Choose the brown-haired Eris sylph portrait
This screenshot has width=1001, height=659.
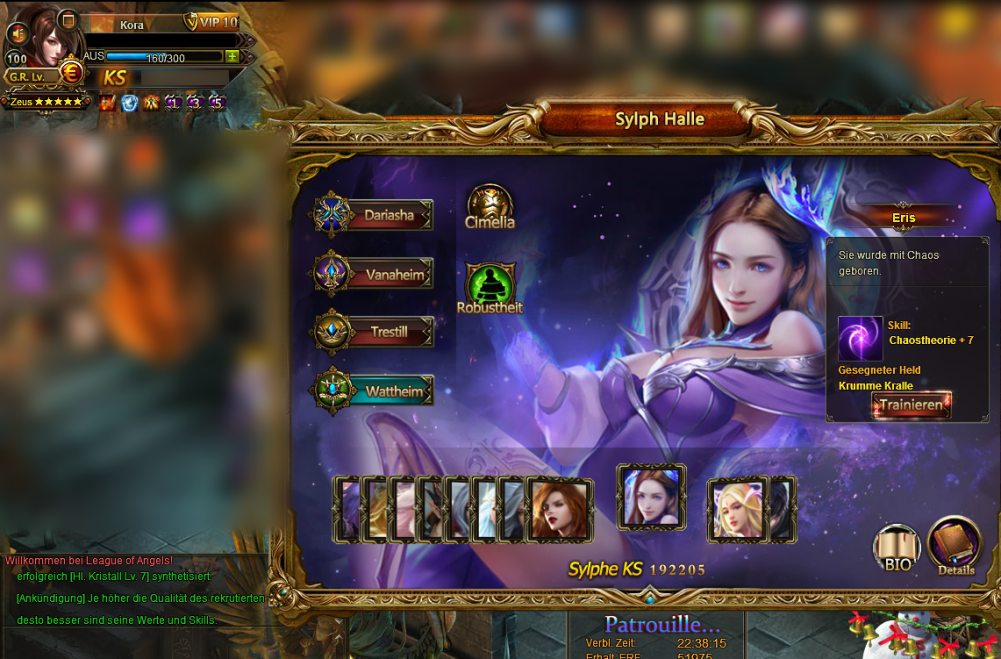click(651, 497)
